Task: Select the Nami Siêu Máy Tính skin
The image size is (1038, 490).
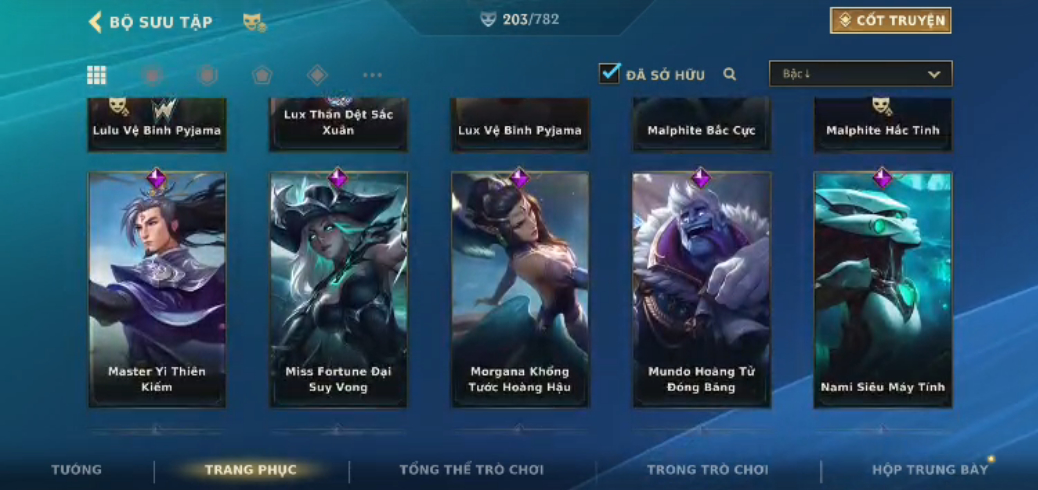Action: point(883,290)
